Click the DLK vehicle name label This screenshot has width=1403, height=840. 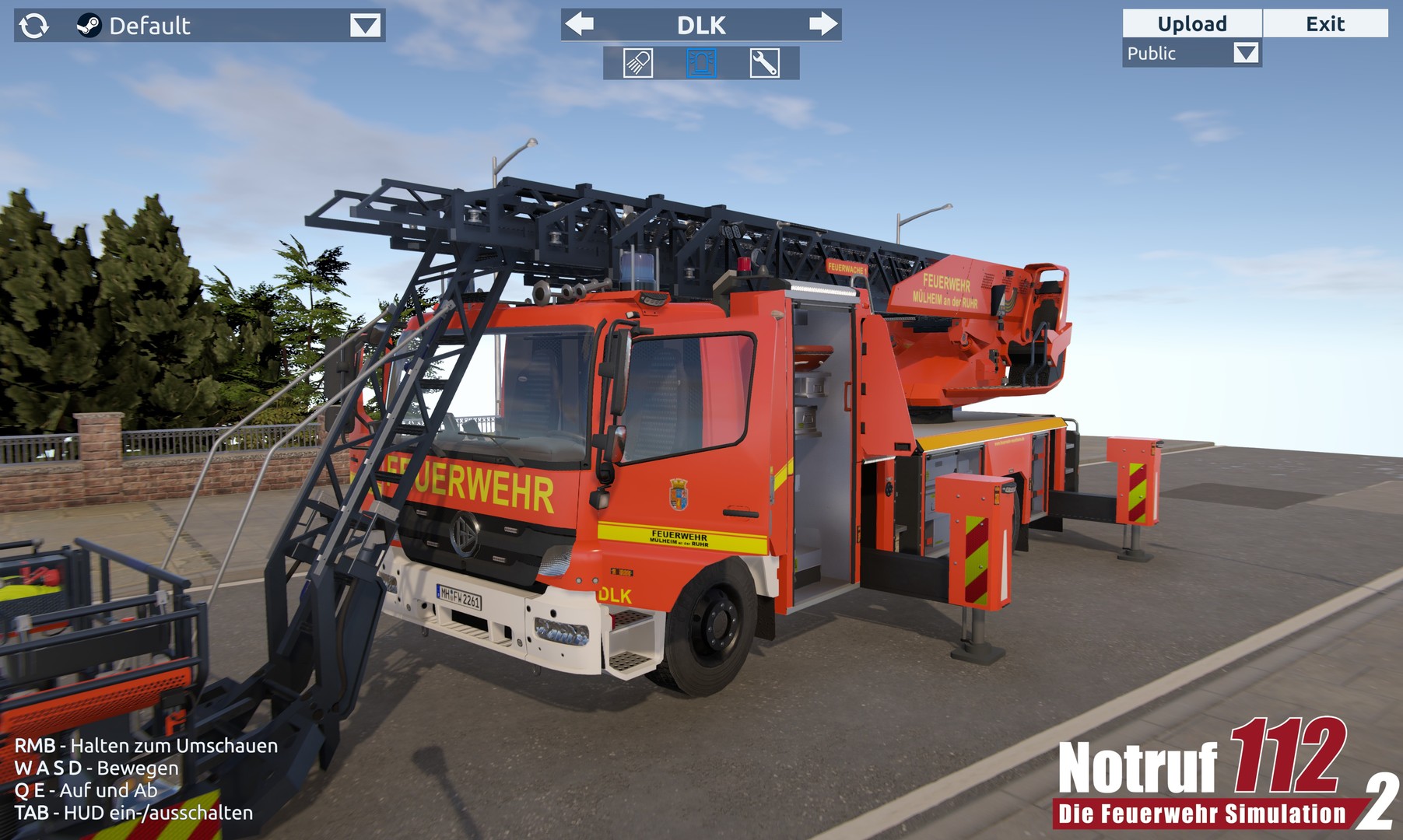(702, 24)
